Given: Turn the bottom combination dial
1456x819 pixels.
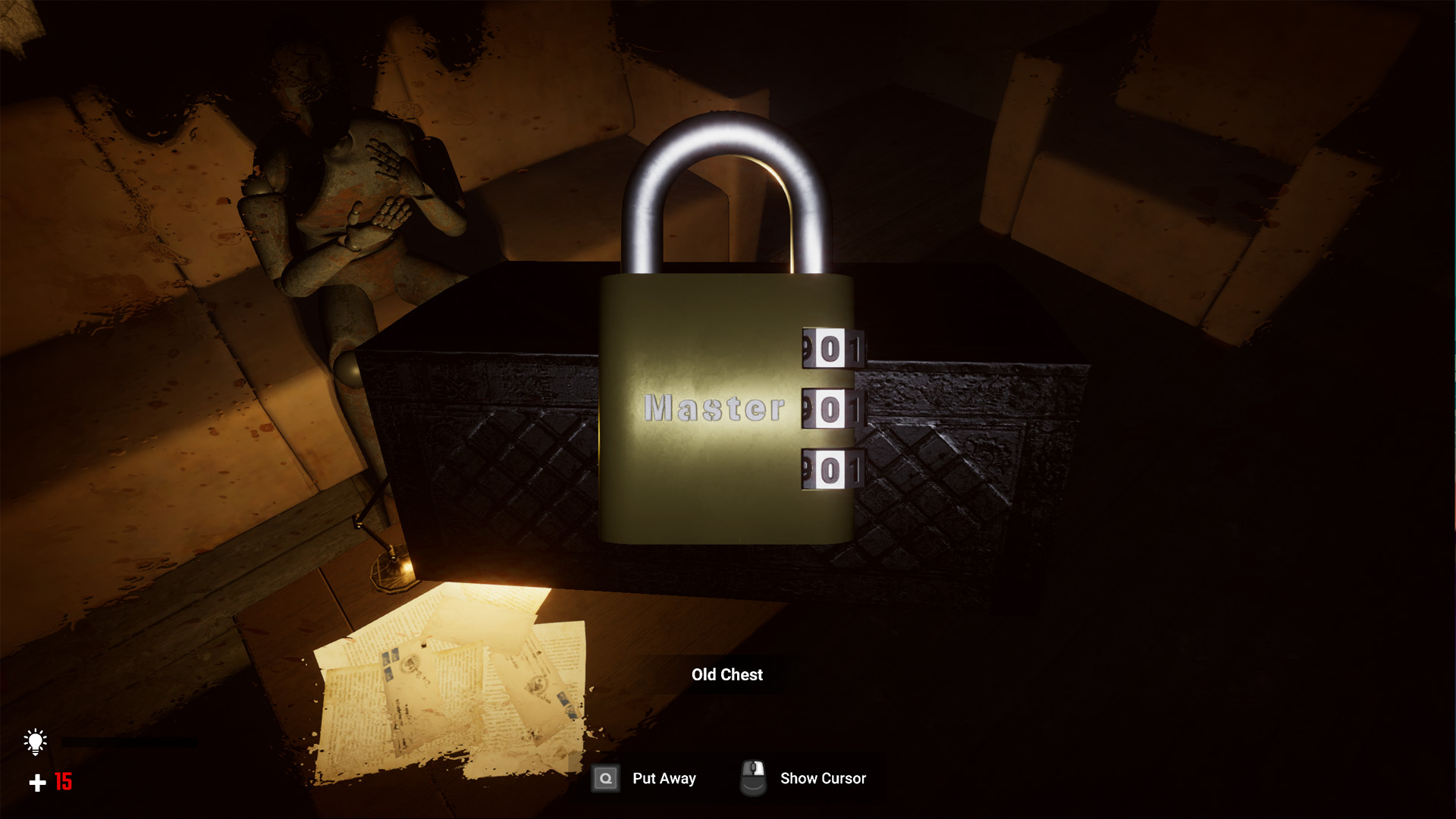Looking at the screenshot, I should [x=830, y=466].
